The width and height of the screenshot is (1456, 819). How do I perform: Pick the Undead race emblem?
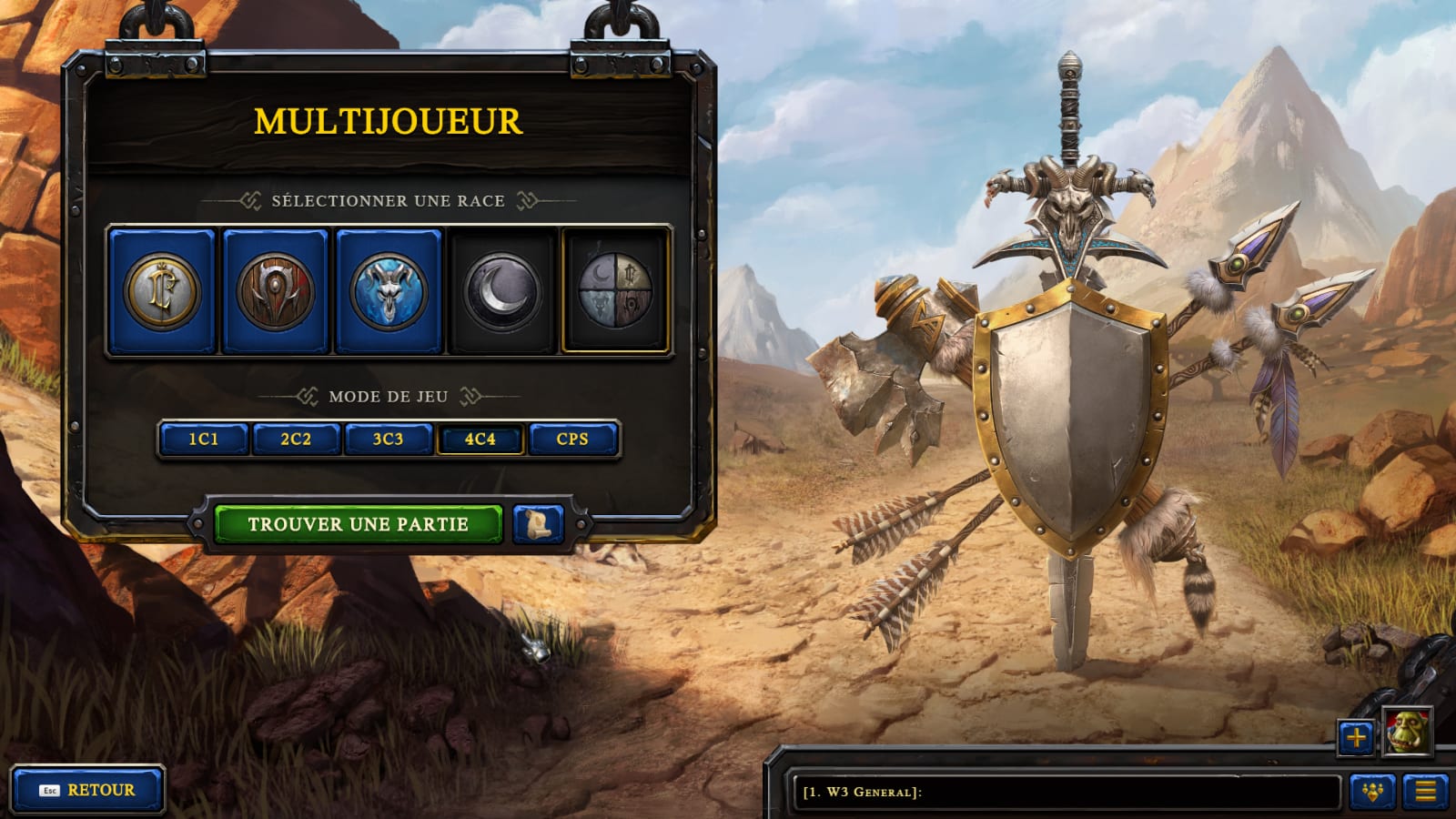pos(389,291)
